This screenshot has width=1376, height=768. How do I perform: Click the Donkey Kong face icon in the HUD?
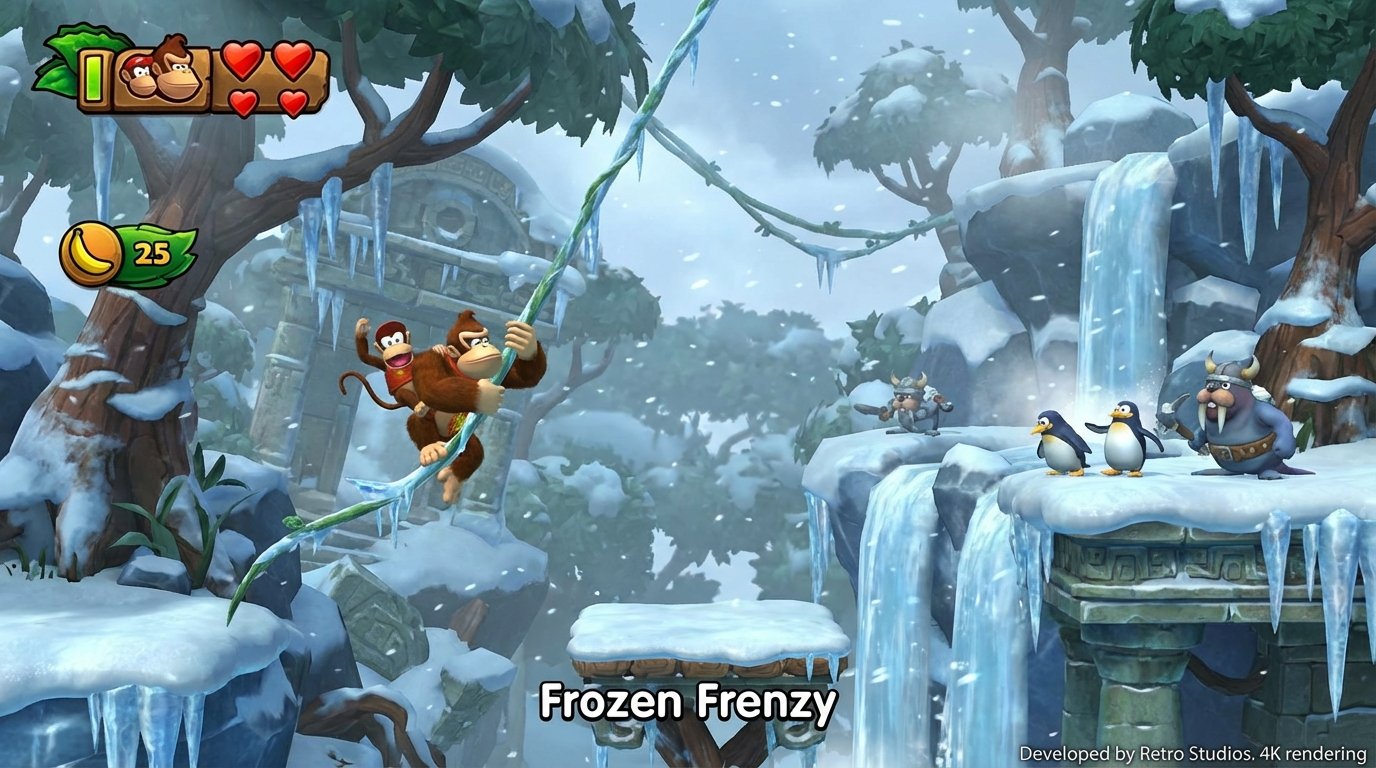[x=176, y=71]
